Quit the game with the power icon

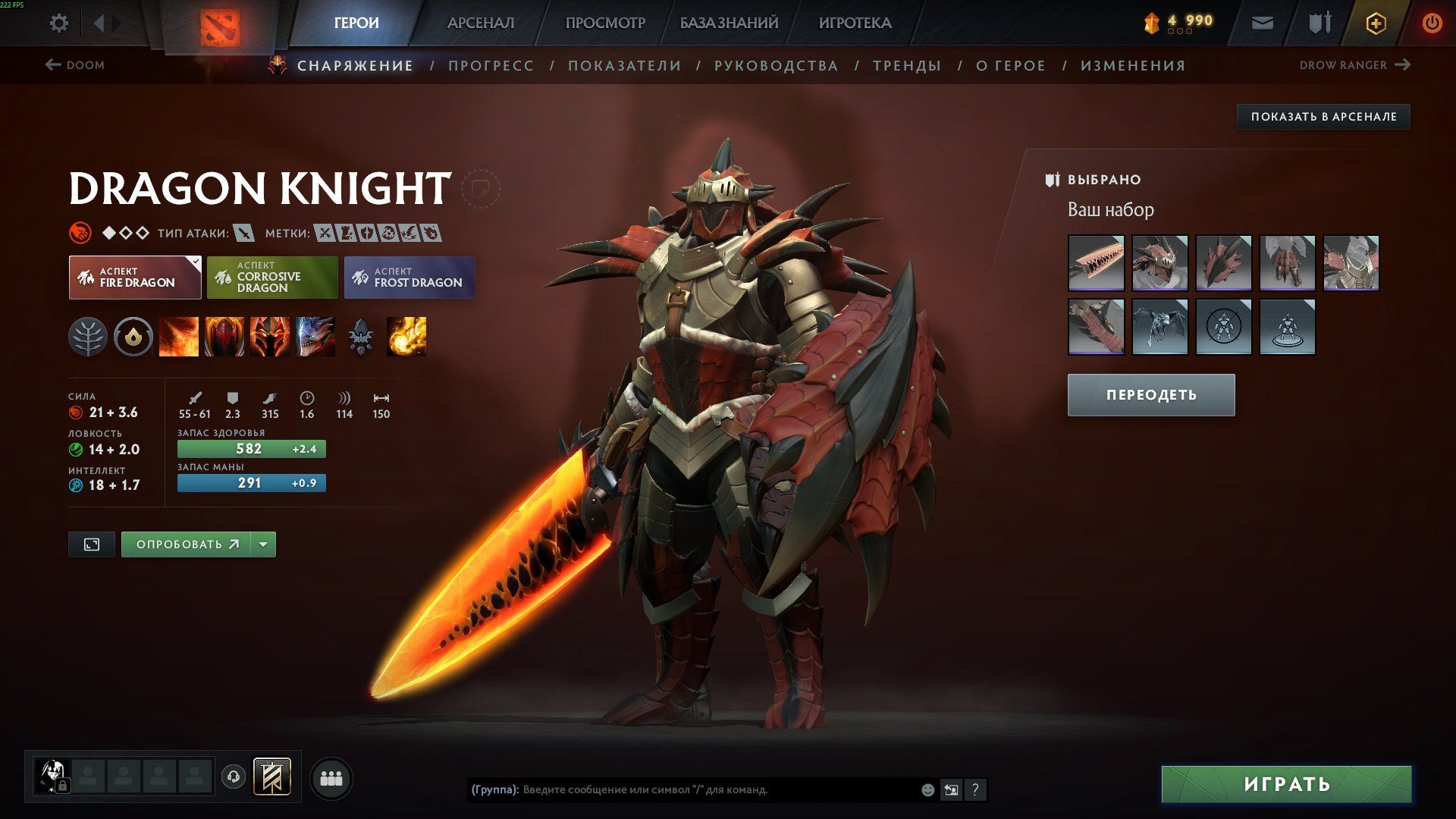[1432, 23]
